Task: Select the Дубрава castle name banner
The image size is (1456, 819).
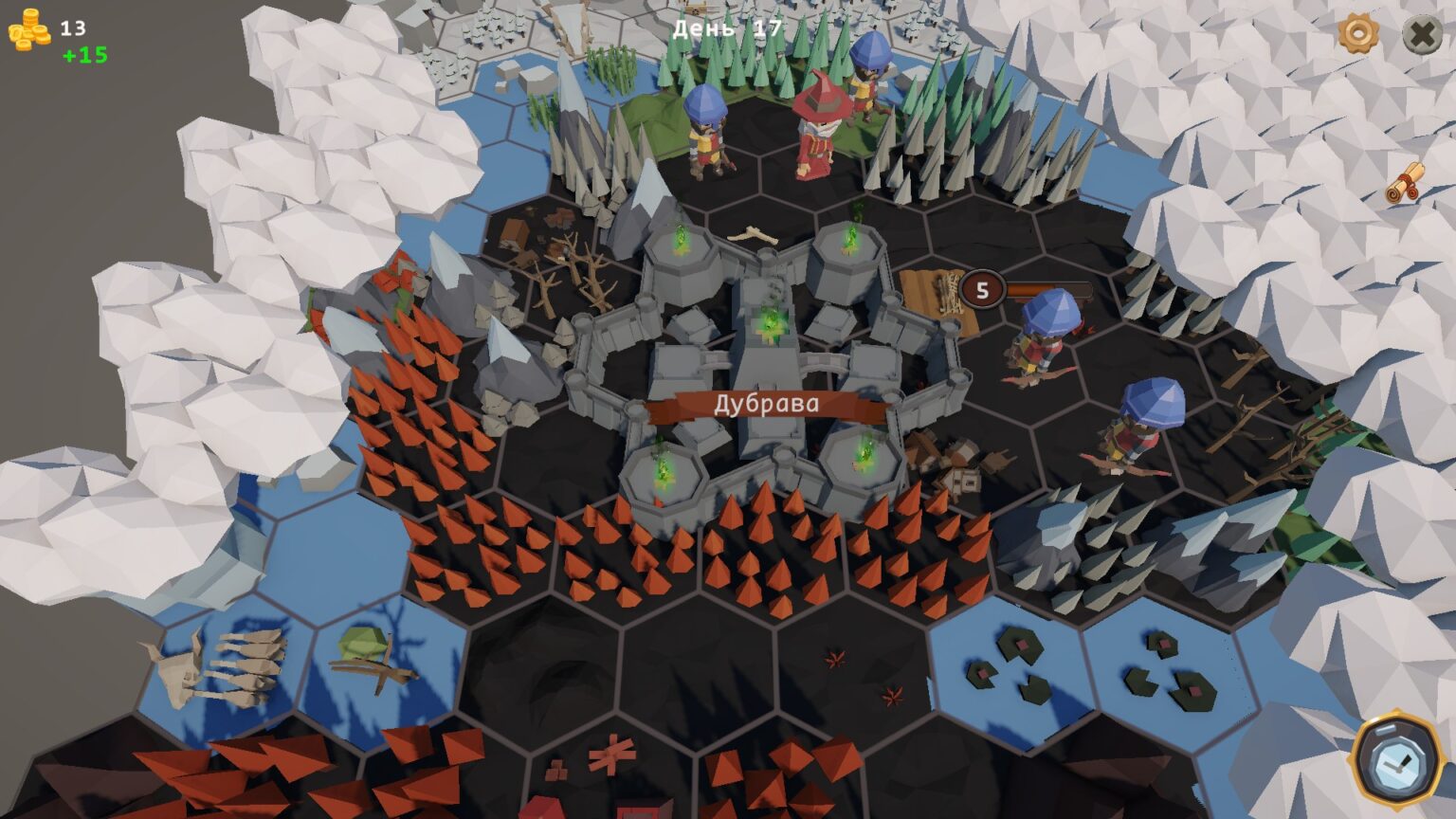Action: click(766, 406)
